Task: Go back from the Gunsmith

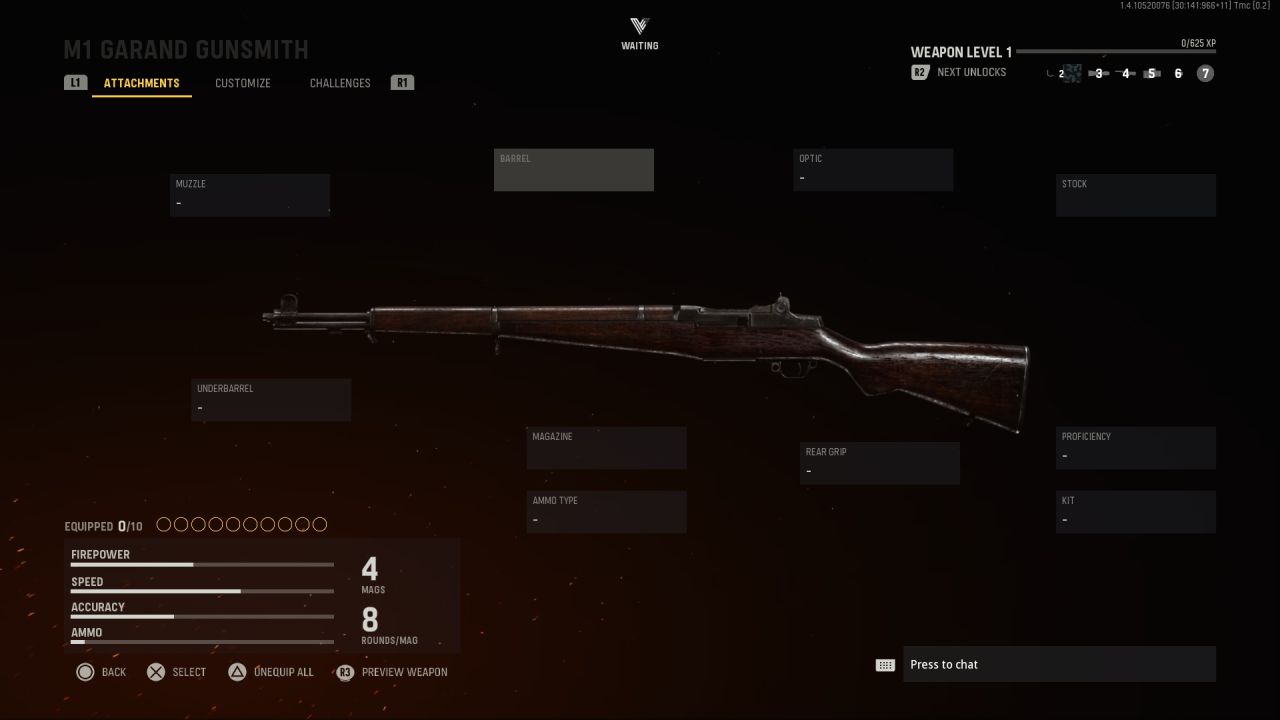Action: click(101, 672)
